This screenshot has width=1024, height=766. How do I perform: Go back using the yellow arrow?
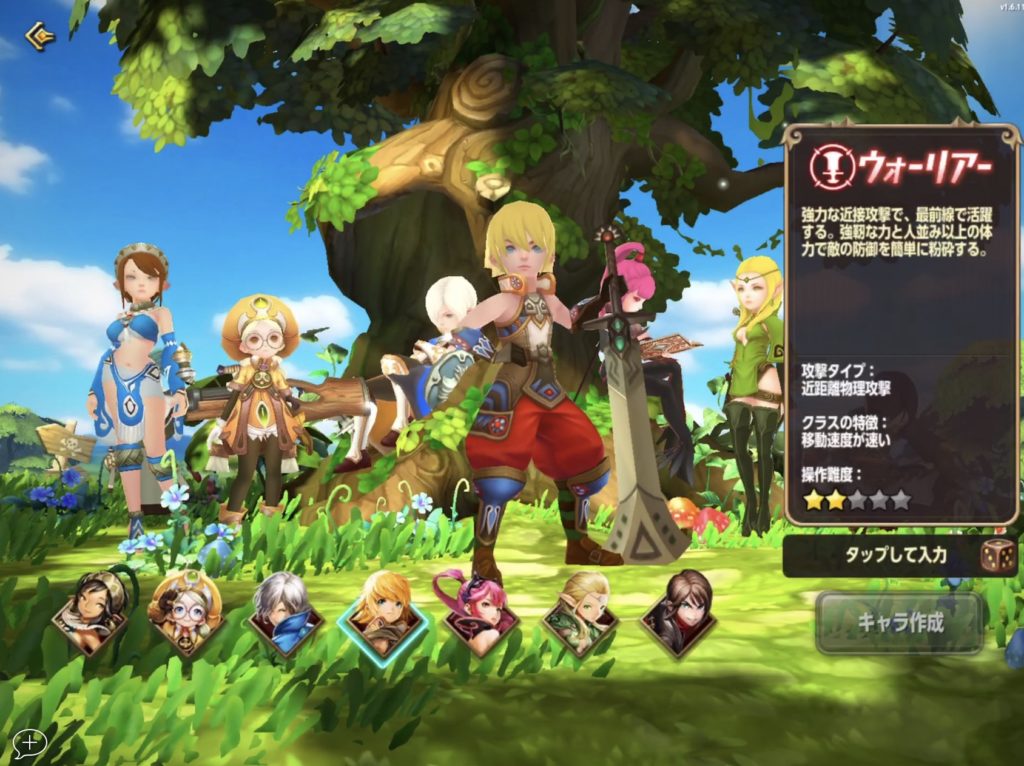(40, 38)
